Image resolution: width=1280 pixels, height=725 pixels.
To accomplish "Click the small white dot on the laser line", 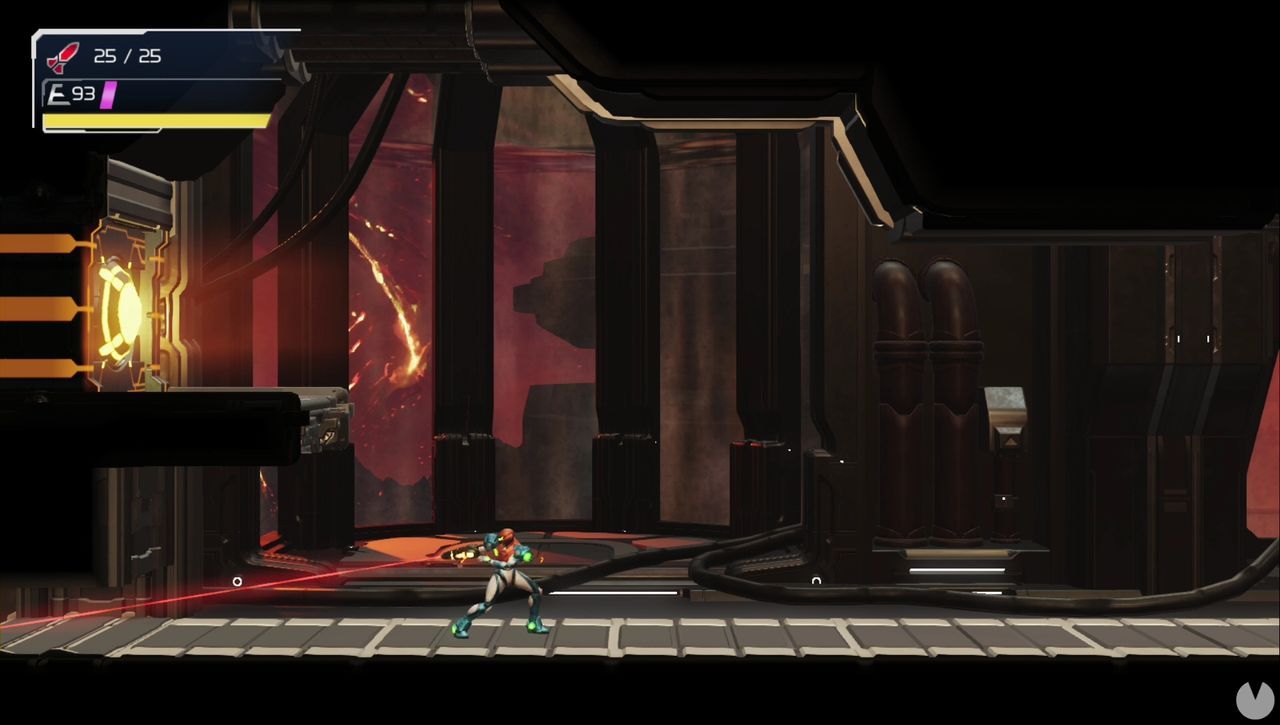I will [237, 581].
